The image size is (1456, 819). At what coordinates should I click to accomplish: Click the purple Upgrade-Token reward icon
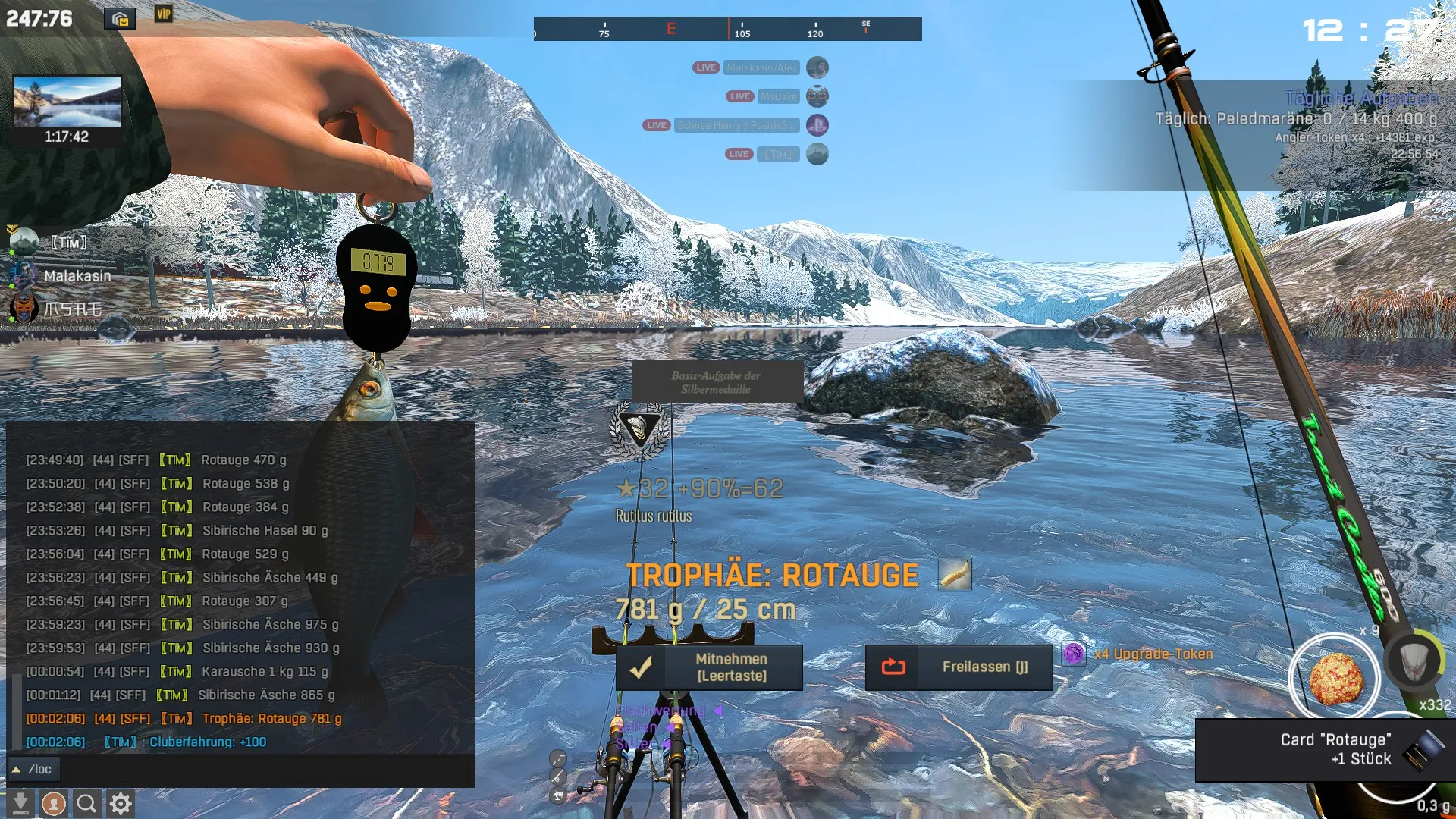1073,654
